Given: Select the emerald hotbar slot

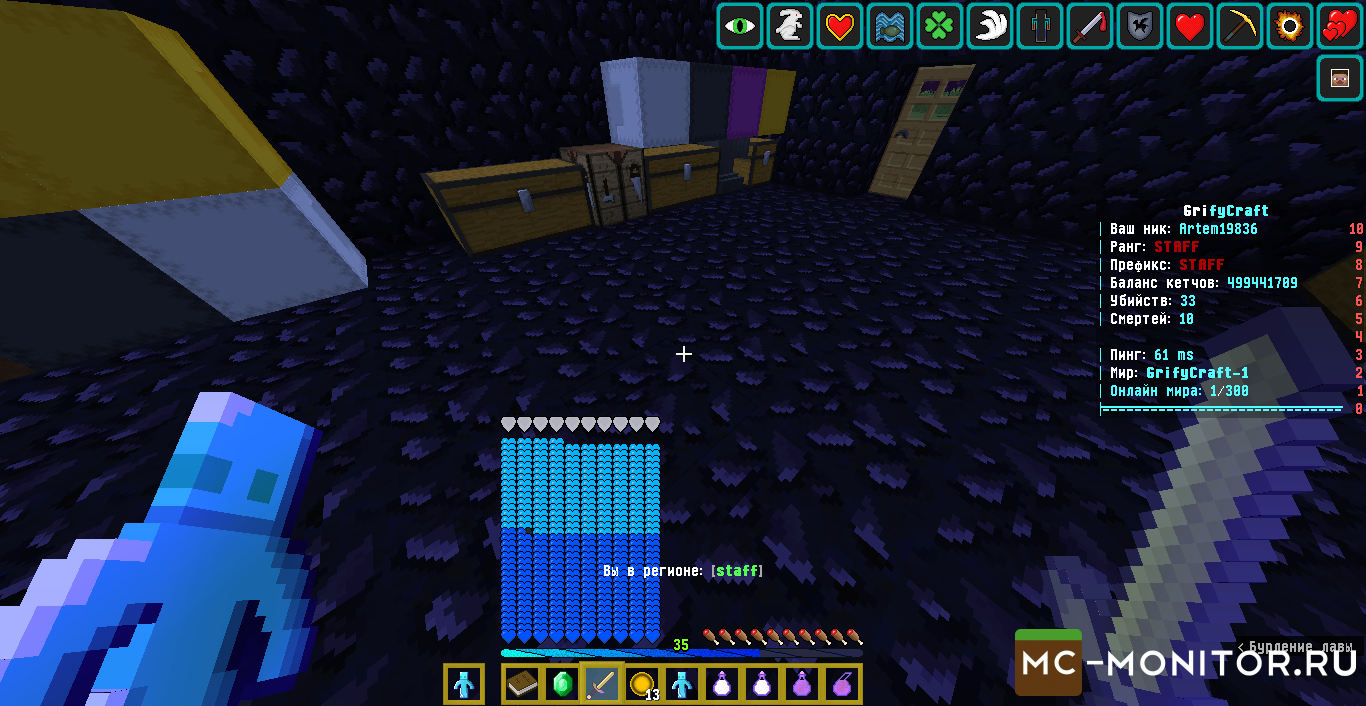Looking at the screenshot, I should (561, 685).
